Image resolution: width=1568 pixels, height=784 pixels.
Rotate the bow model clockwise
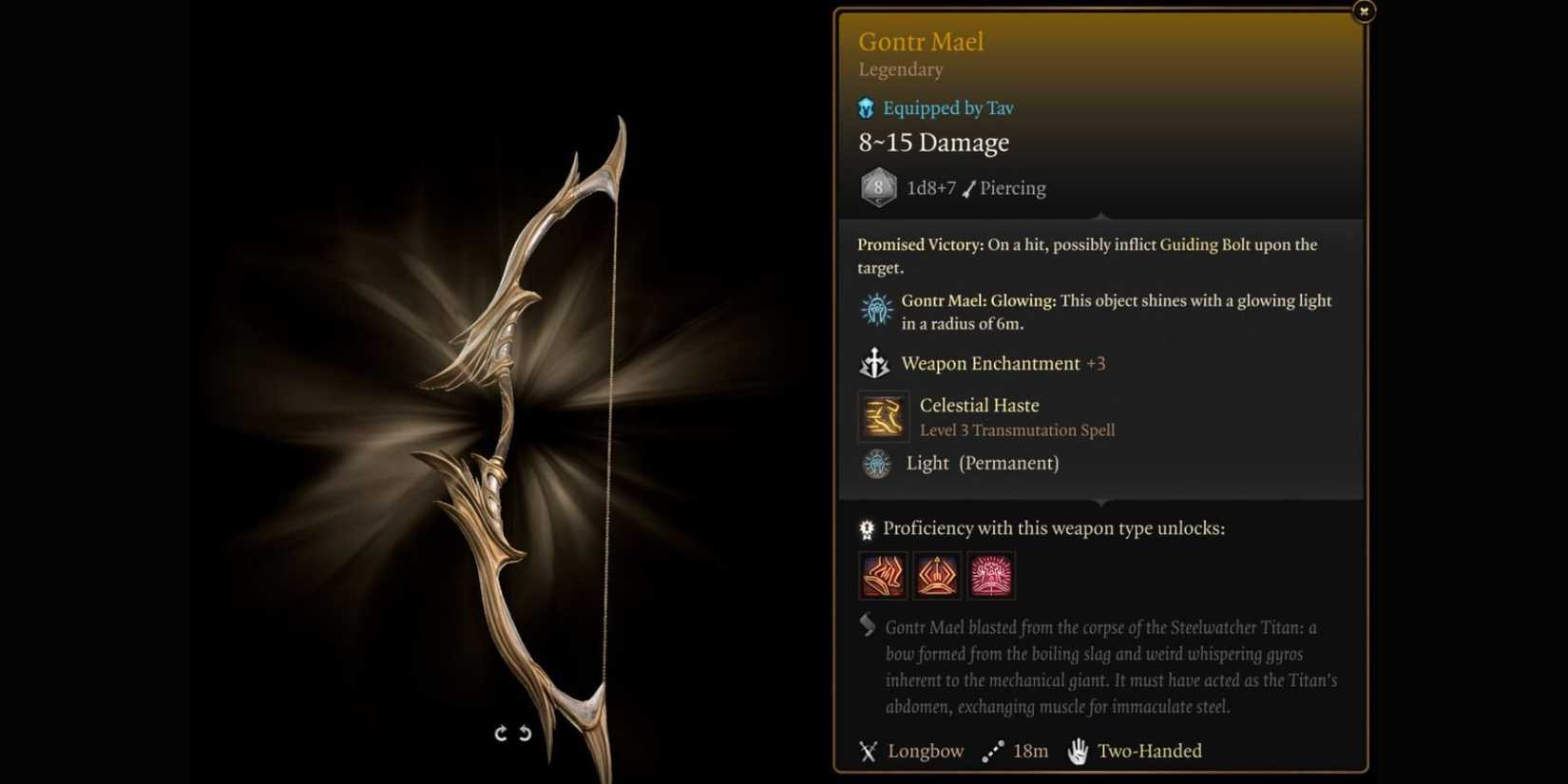click(501, 733)
